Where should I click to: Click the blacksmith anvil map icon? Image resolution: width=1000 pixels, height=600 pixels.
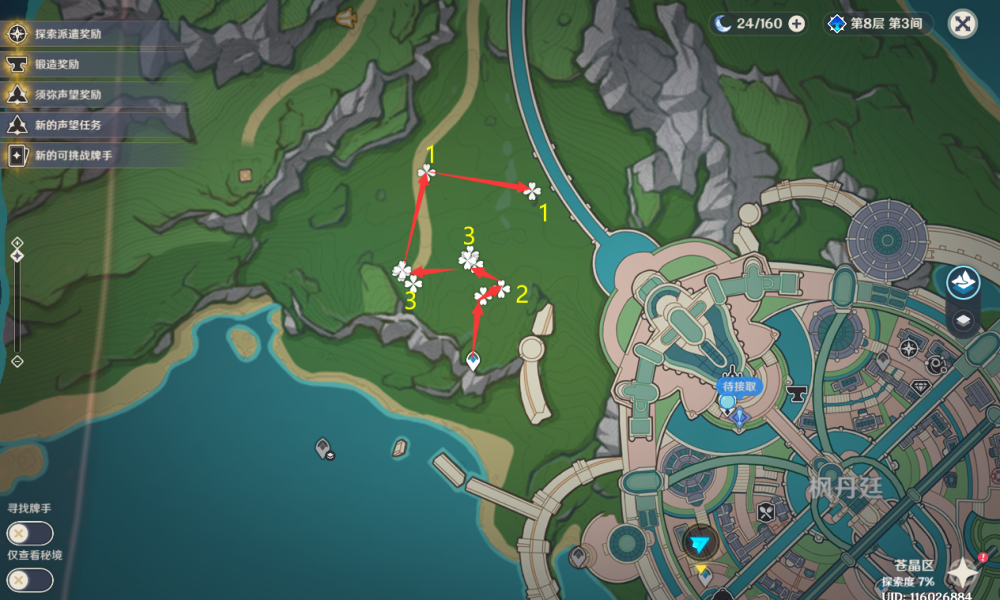point(799,393)
